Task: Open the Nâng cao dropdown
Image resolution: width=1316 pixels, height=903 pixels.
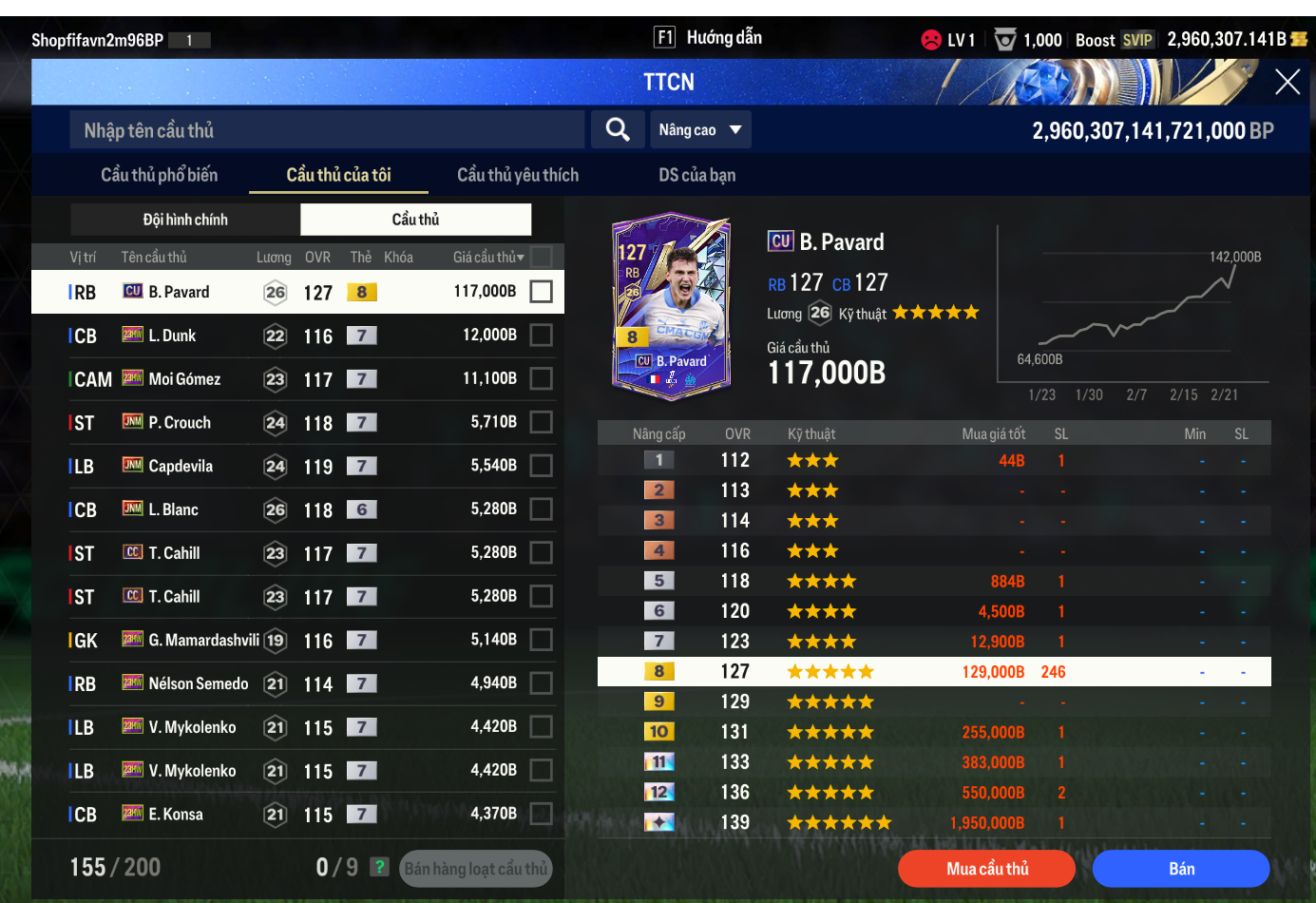Action: 699,130
